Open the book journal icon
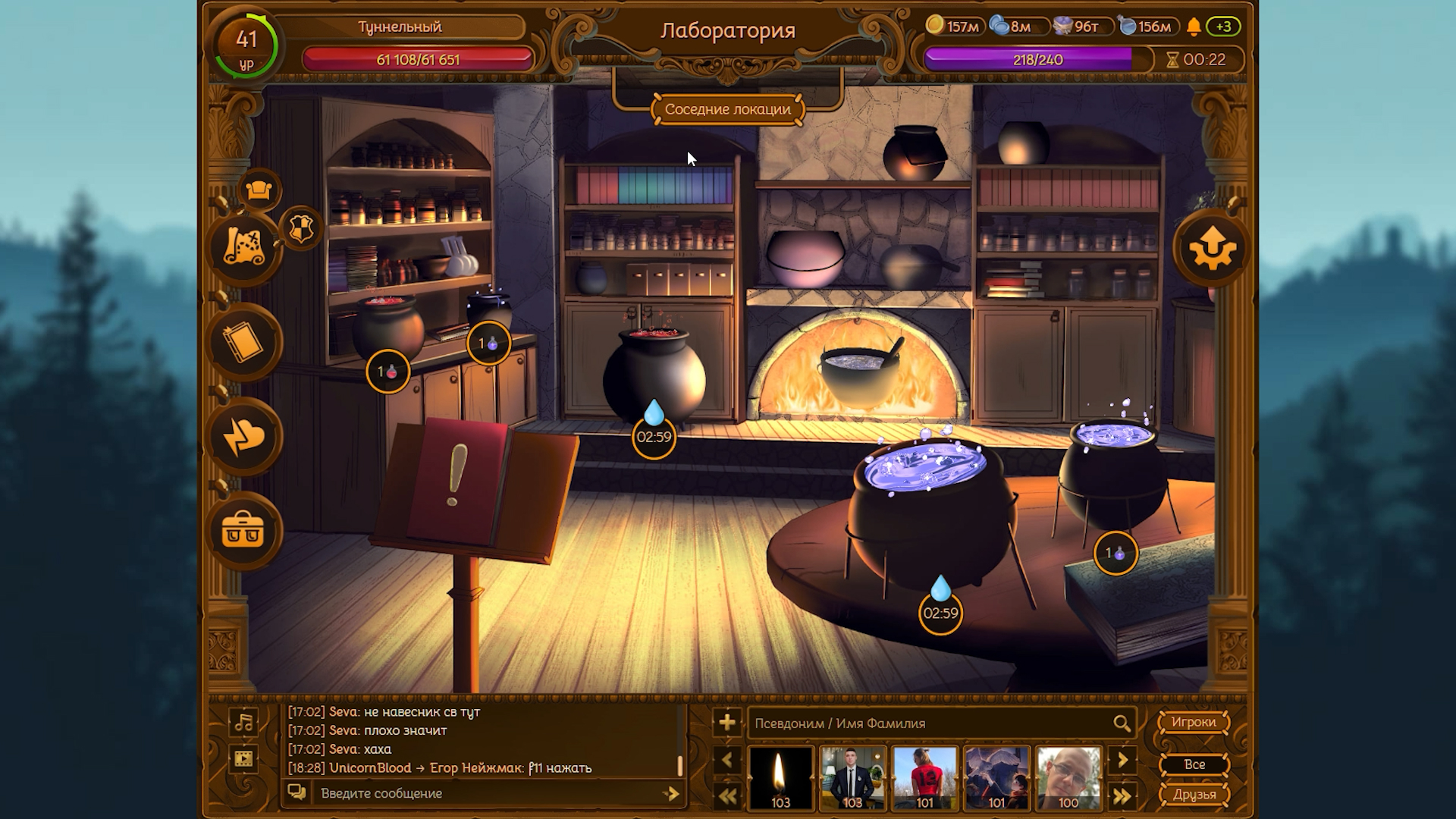The height and width of the screenshot is (819, 1456). coord(244,343)
